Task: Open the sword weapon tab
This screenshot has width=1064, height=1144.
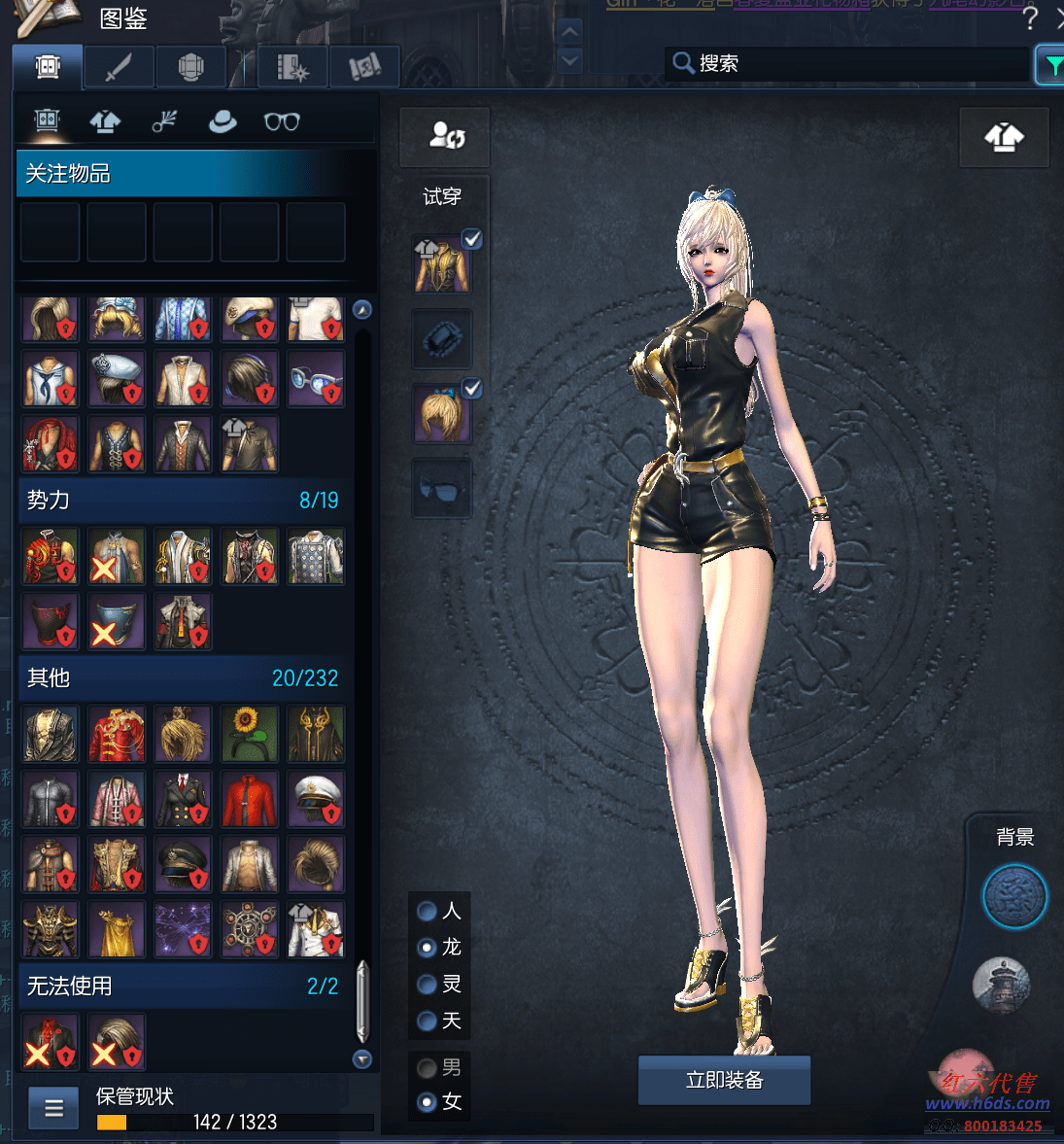Action: tap(118, 67)
